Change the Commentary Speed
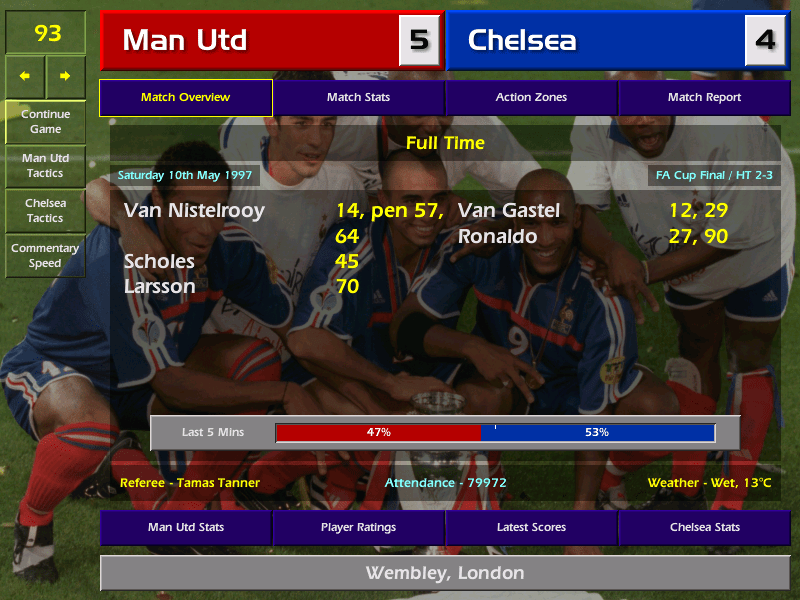Image resolution: width=800 pixels, height=600 pixels. click(45, 255)
